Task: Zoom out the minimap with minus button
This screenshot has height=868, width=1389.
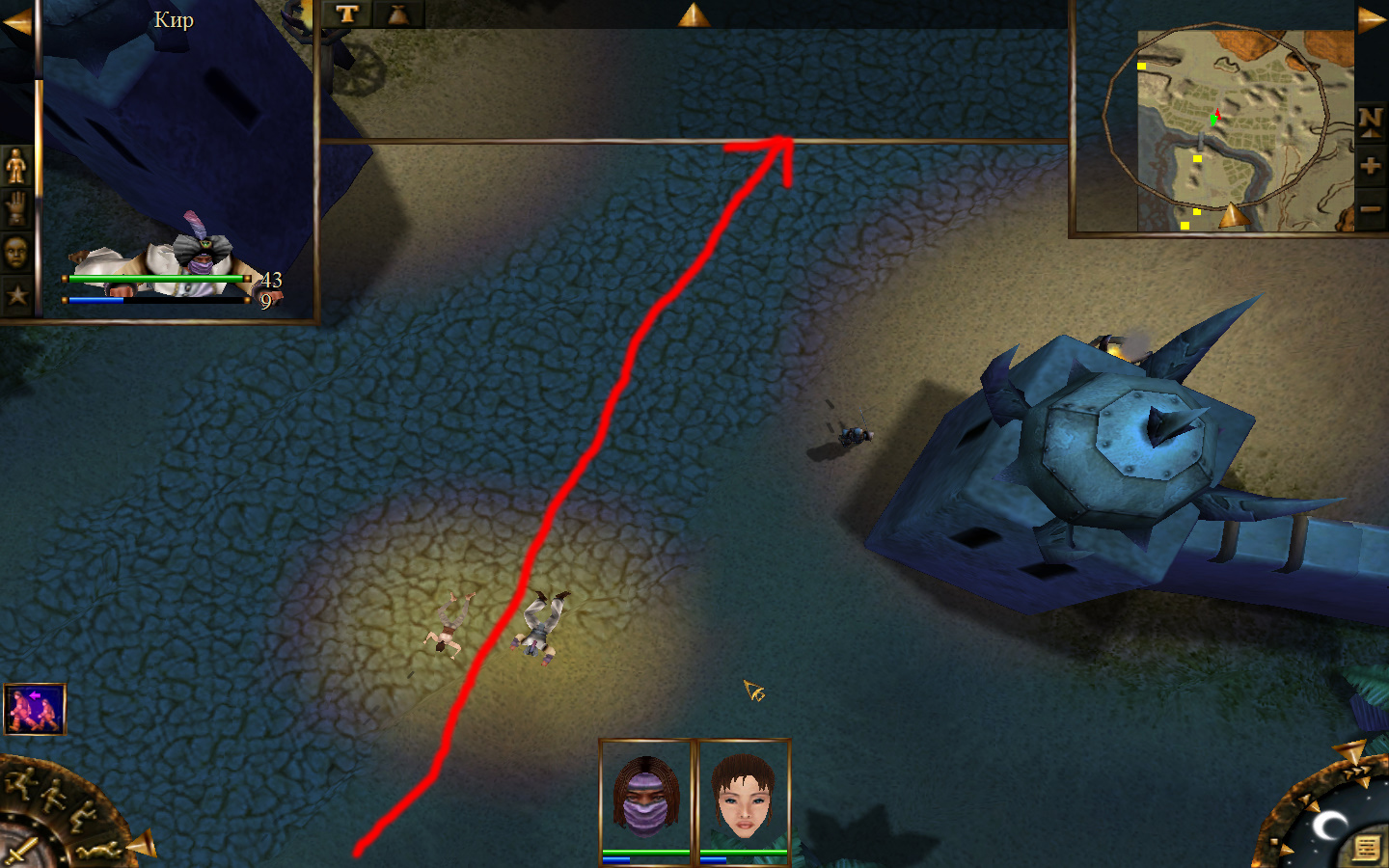Action: point(1371,208)
